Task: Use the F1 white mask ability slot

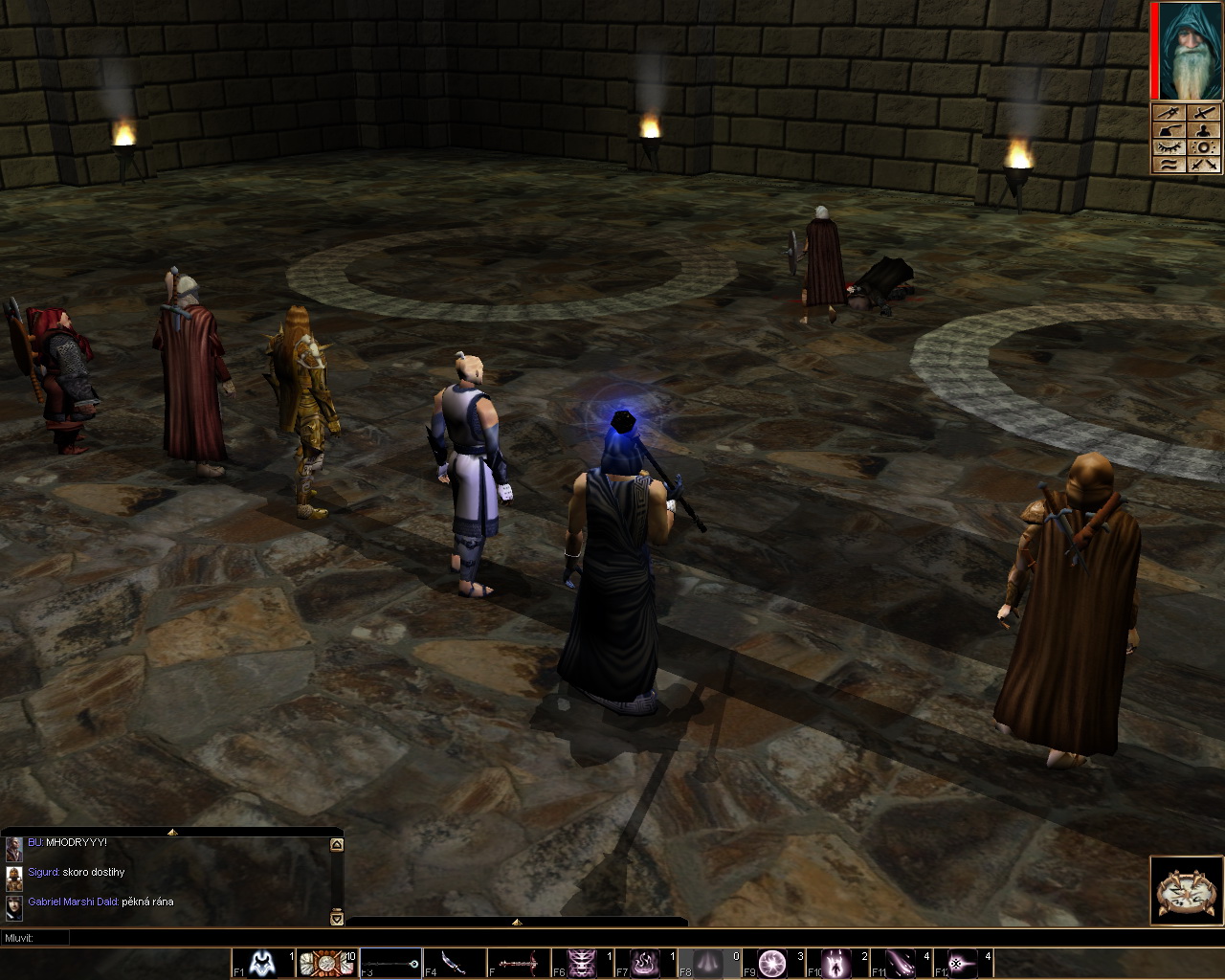Action: pos(262,963)
